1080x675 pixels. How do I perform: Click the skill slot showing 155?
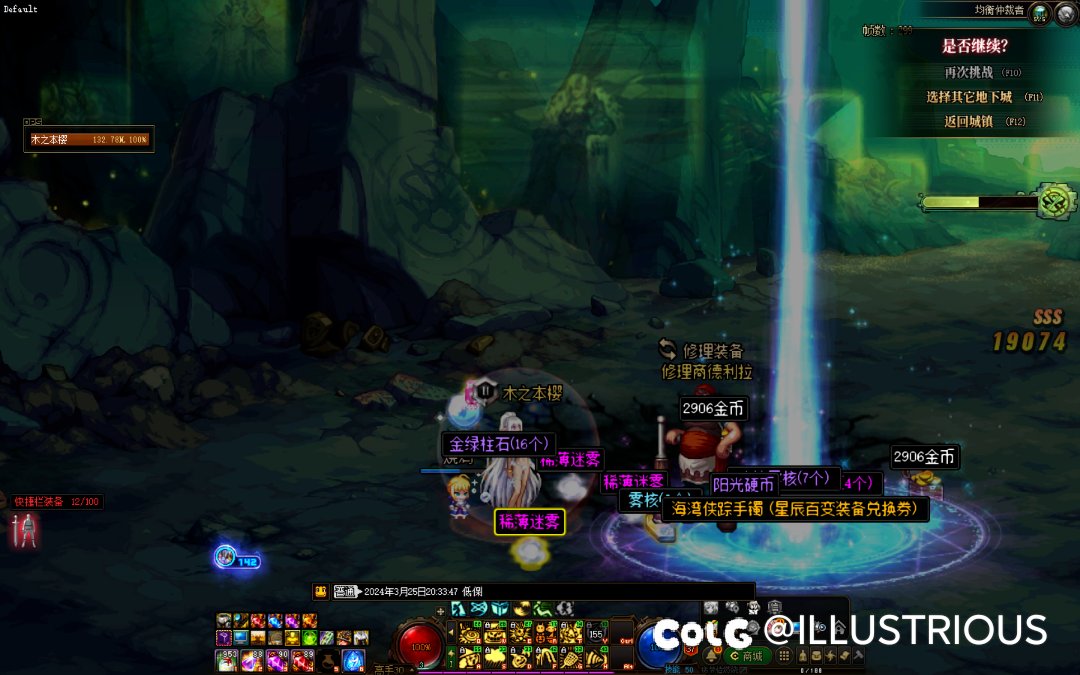pyautogui.click(x=596, y=634)
